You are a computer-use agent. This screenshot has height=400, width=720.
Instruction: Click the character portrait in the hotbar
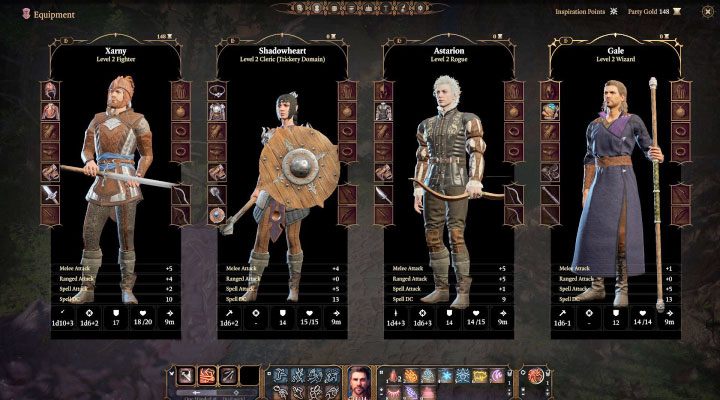click(360, 381)
